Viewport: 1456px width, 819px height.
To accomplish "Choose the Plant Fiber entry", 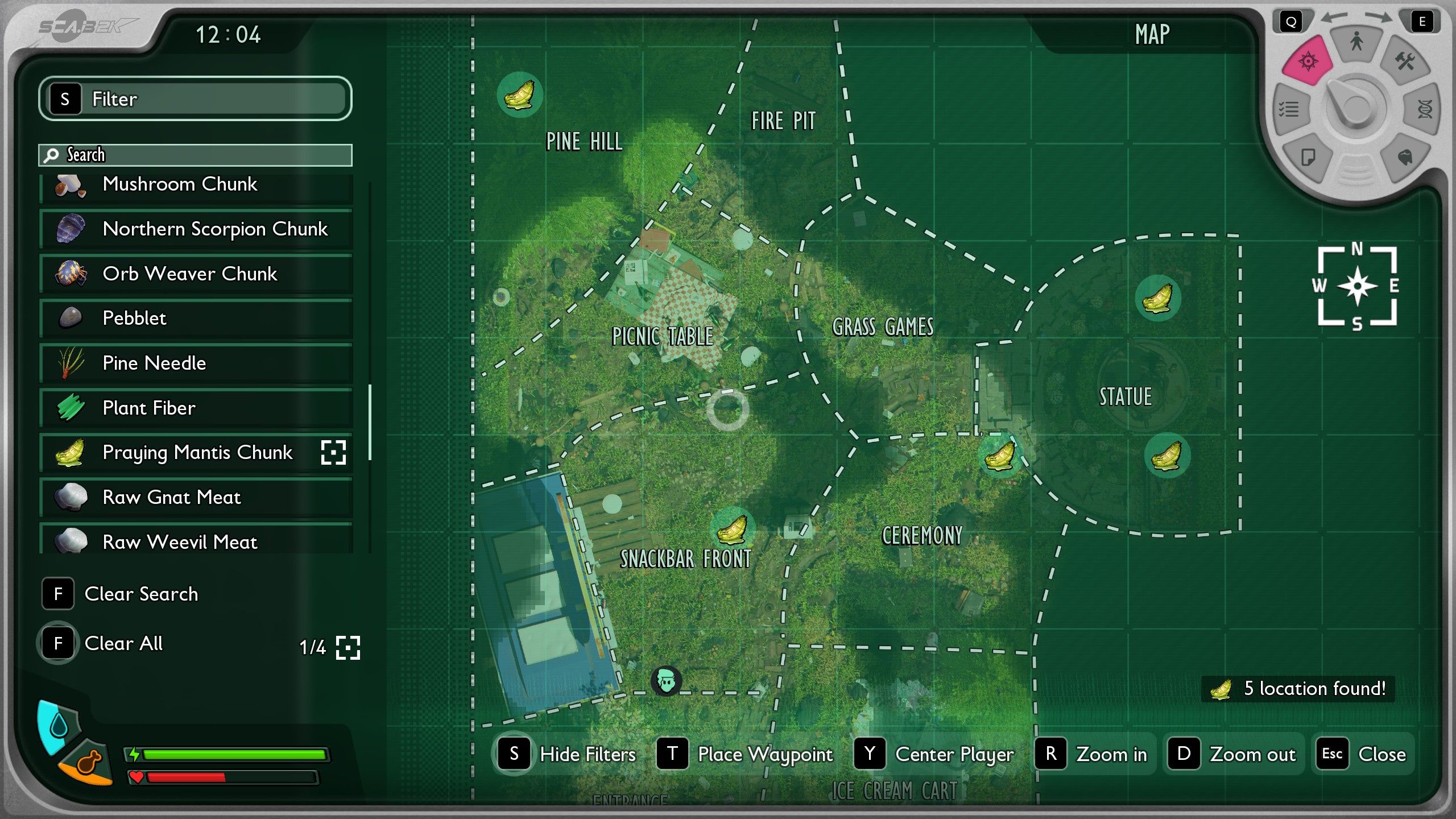I will tap(196, 408).
